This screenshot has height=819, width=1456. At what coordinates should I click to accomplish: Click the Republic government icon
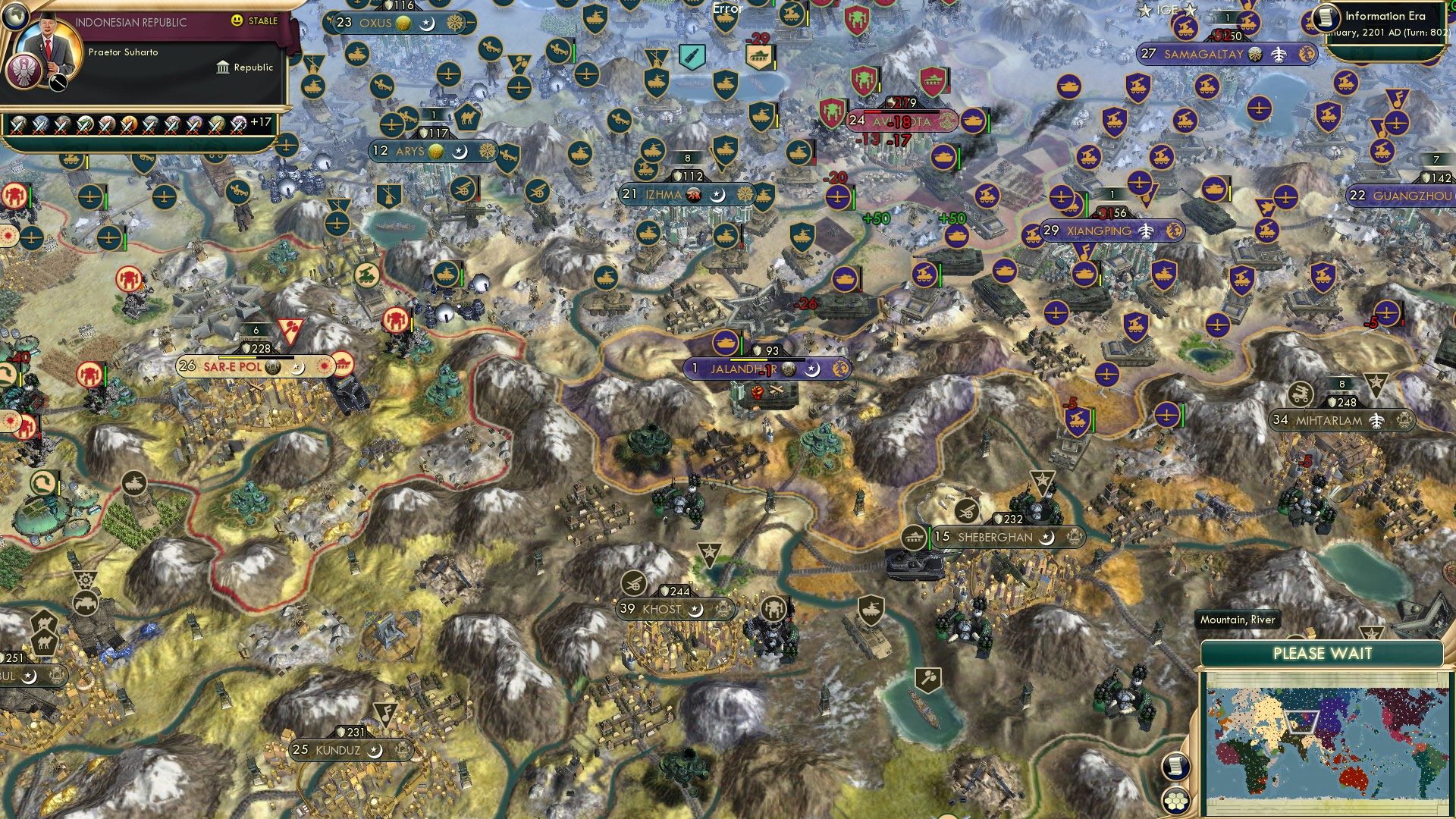(221, 67)
